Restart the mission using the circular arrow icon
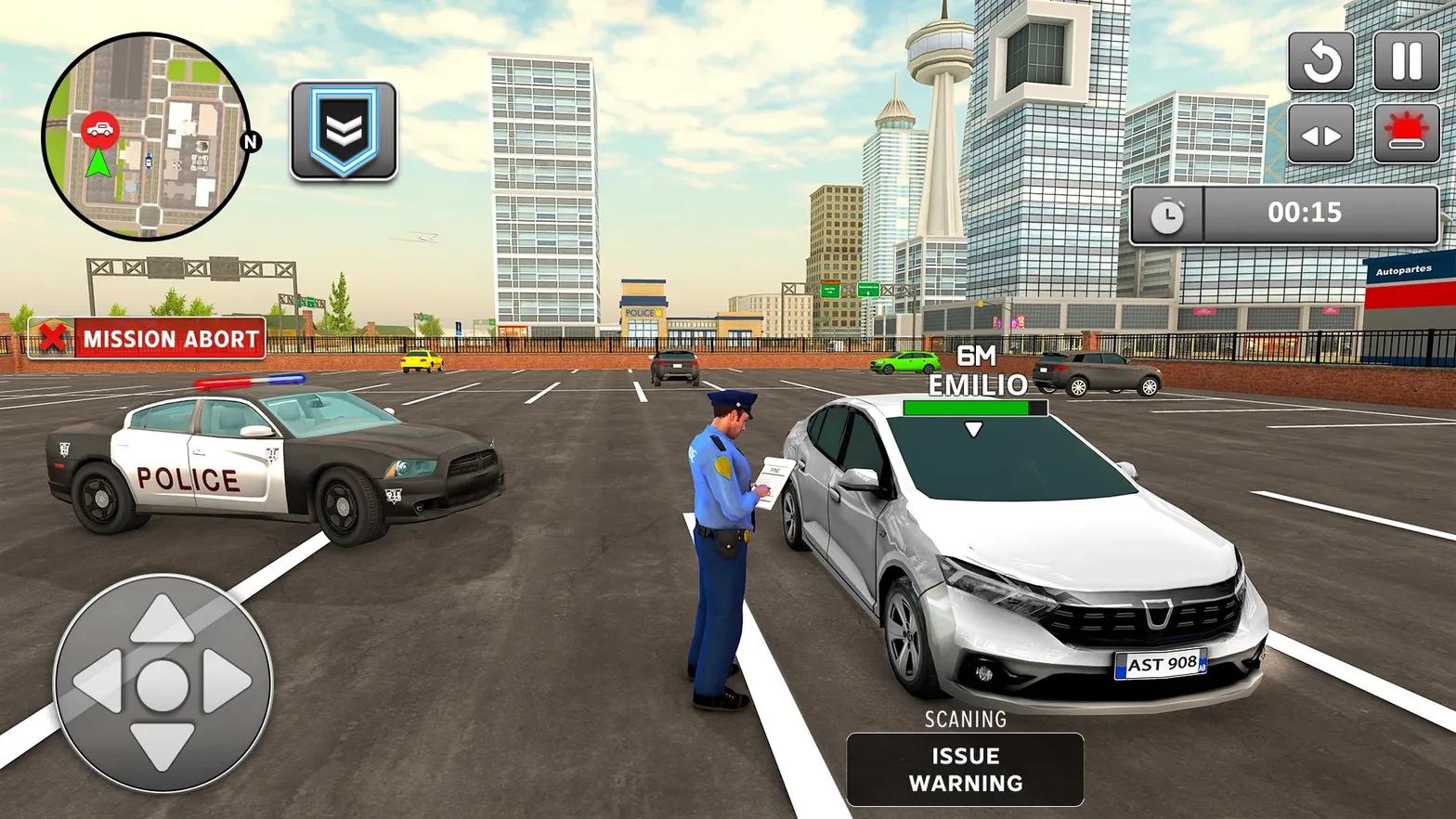 pos(1320,60)
